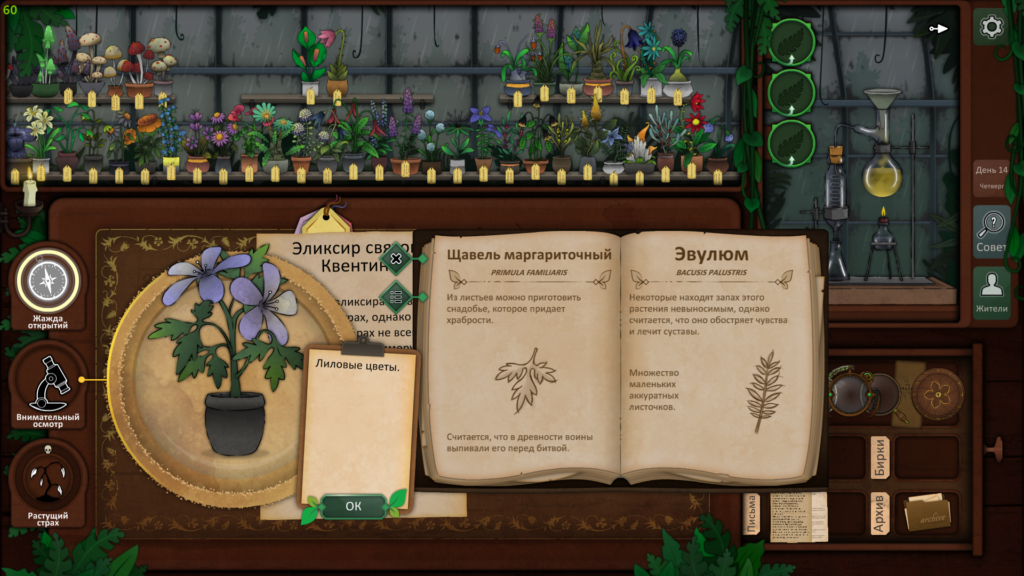1024x576 pixels.
Task: Activate the Внимательный осмотр microscope
Action: [x=46, y=382]
